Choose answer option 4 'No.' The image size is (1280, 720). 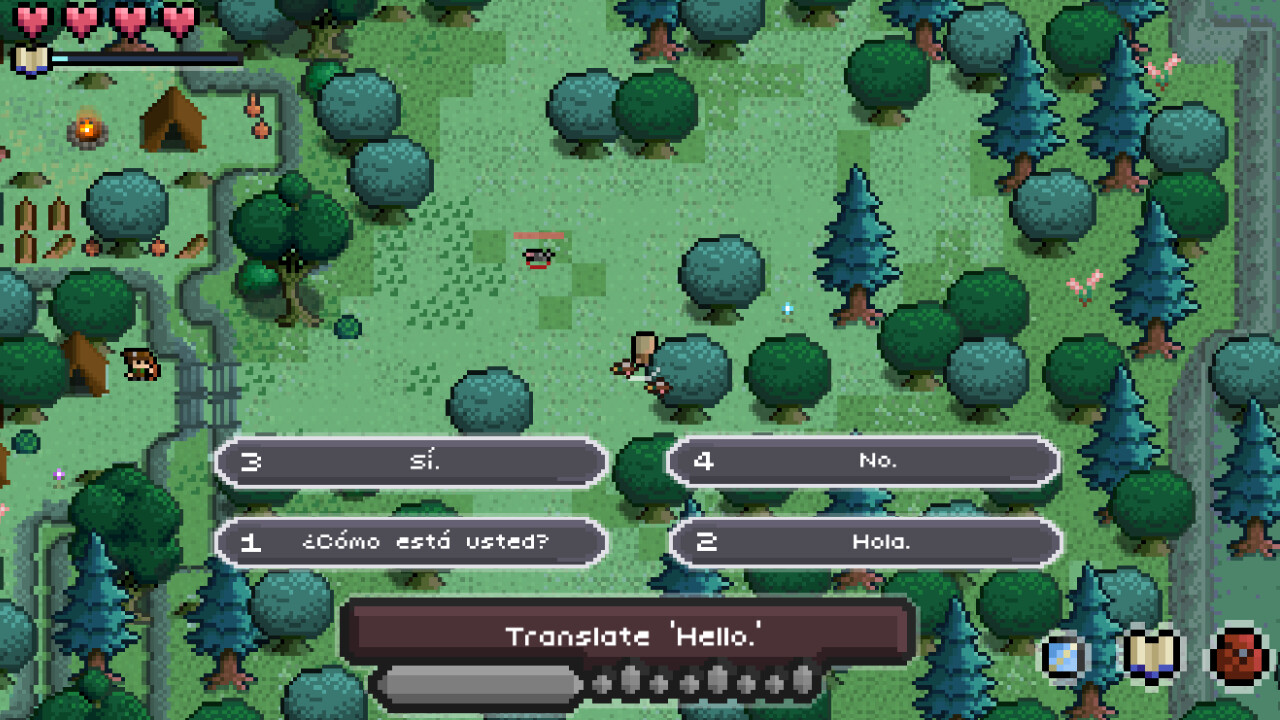point(864,462)
